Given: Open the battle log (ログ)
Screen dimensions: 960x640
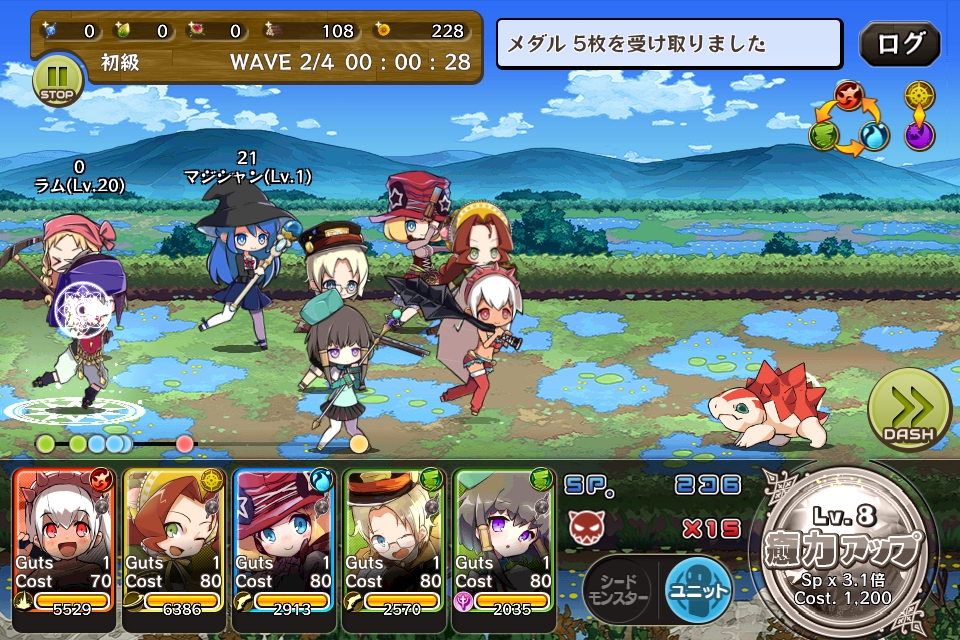Looking at the screenshot, I should [899, 44].
